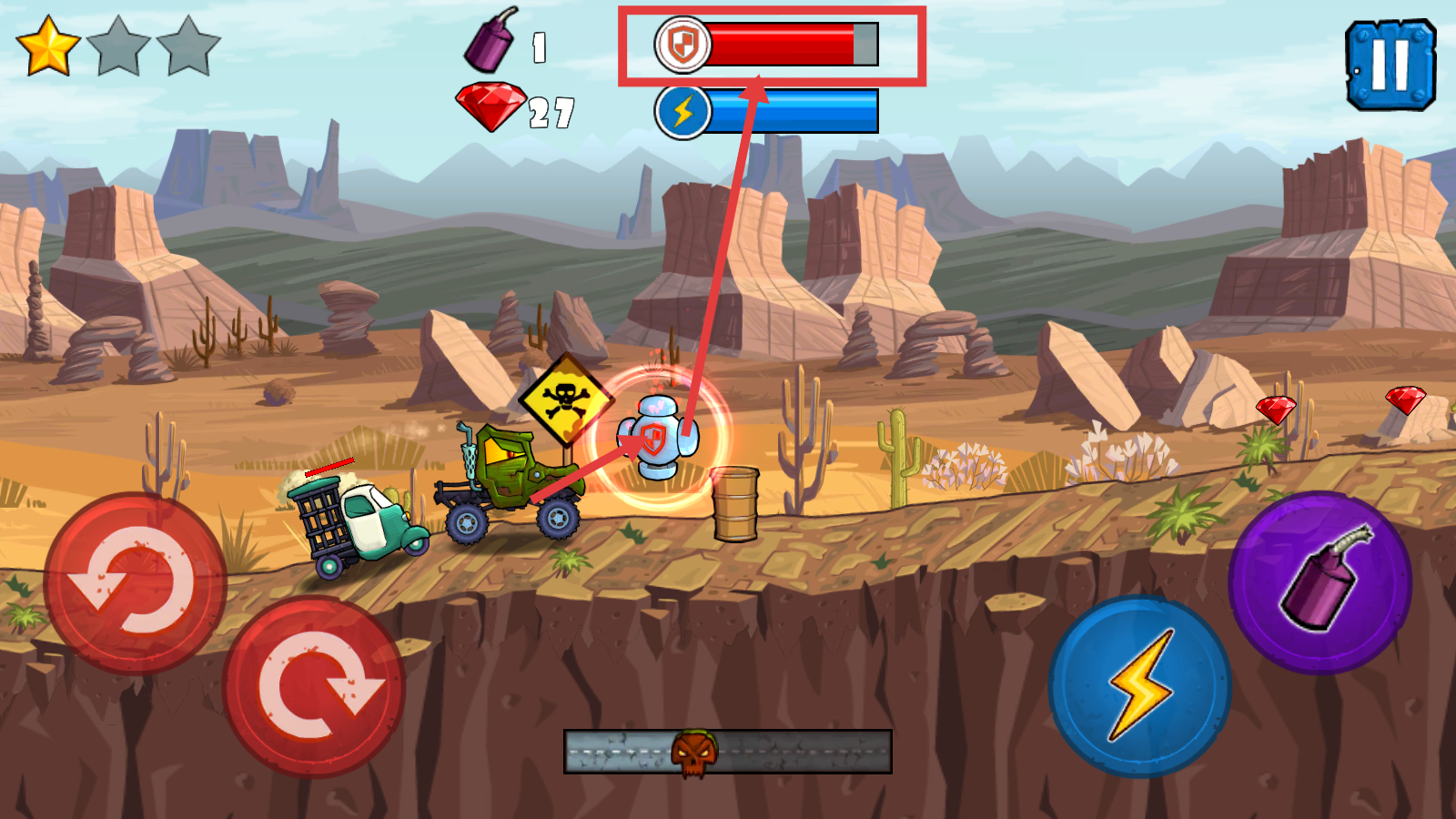This screenshot has width=1456, height=819.
Task: Tilt the car backward with counter-clockwise arrow
Action: [x=135, y=582]
